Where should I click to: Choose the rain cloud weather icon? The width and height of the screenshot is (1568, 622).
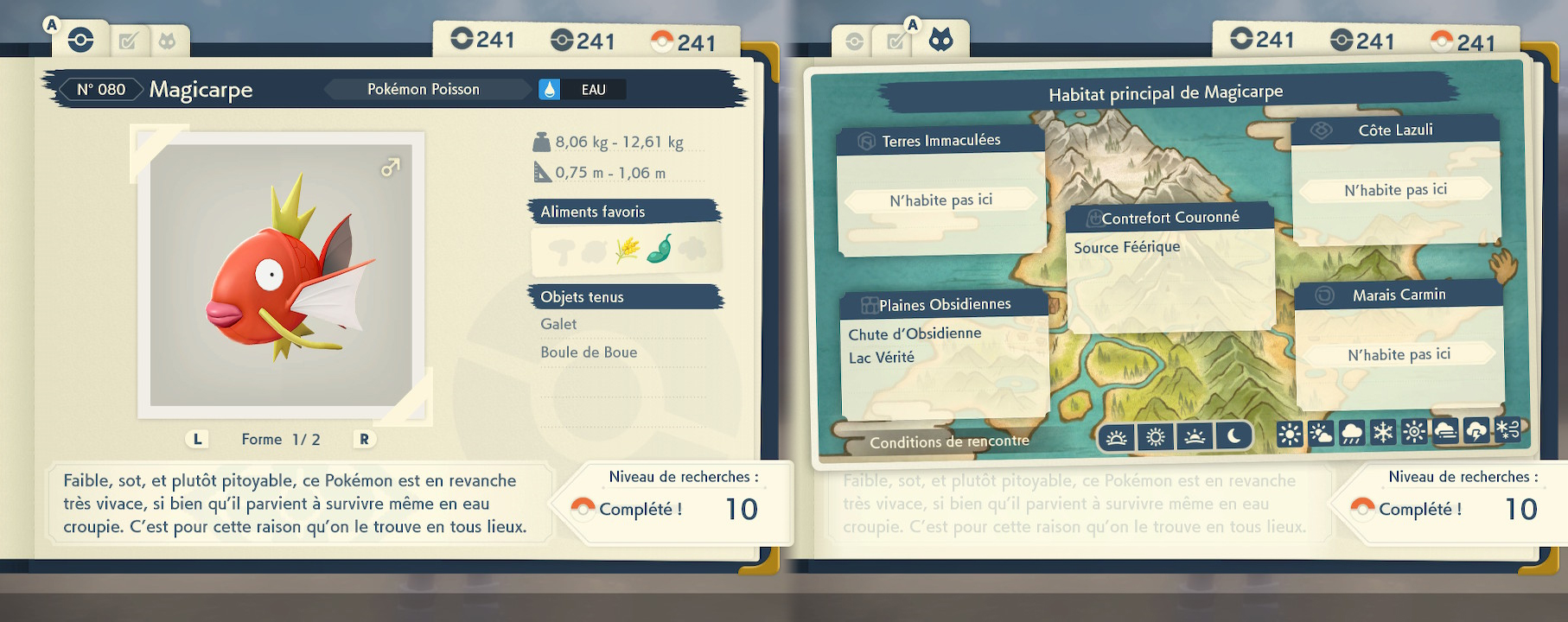pyautogui.click(x=1352, y=433)
